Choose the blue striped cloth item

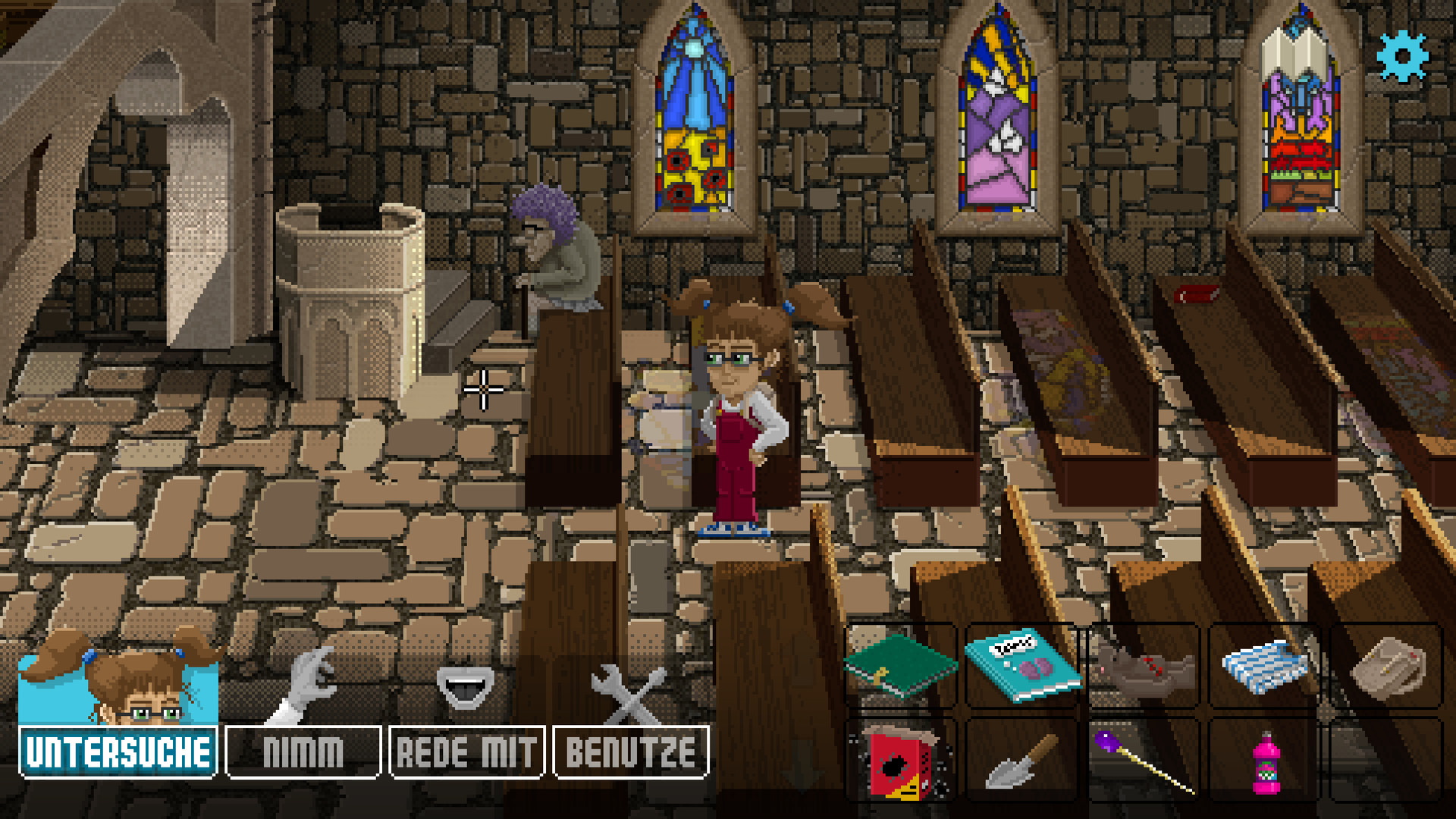[1264, 665]
